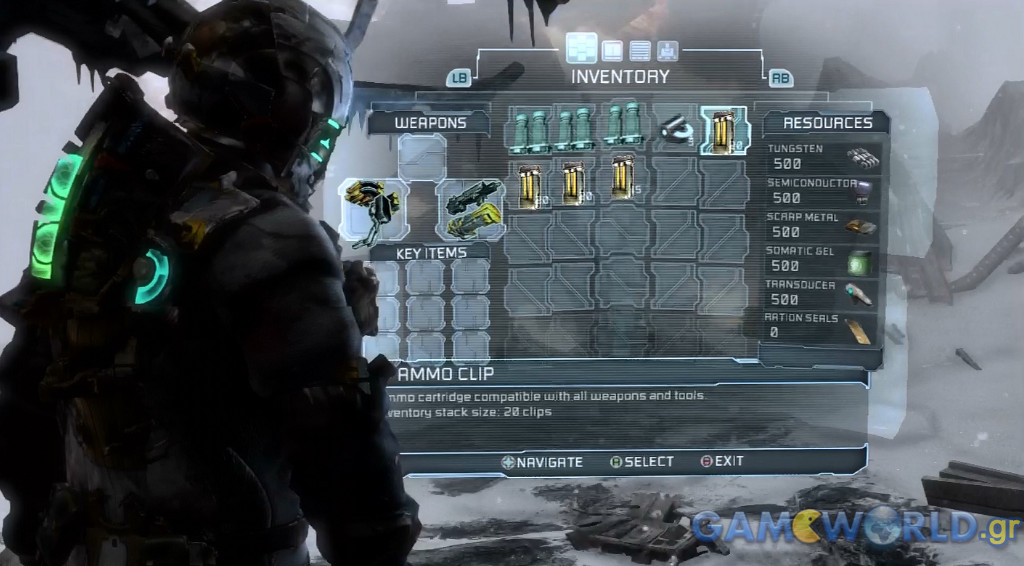Select the highlighted ammo clip stack

(x=724, y=131)
